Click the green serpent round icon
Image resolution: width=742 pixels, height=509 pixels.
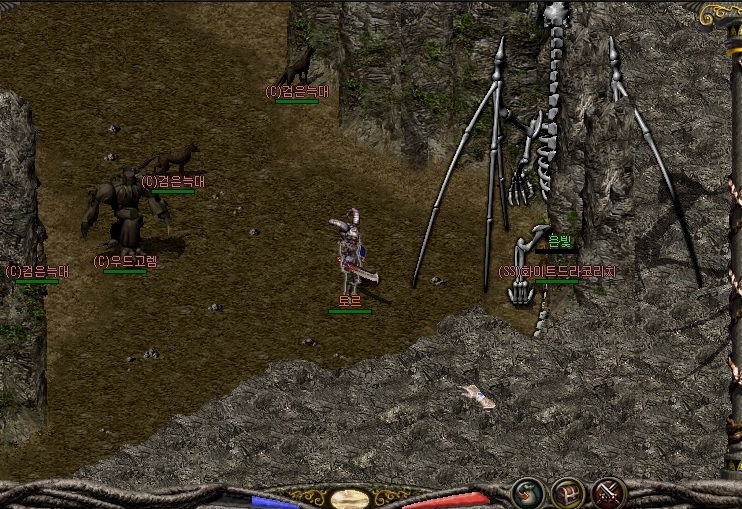pos(527,492)
